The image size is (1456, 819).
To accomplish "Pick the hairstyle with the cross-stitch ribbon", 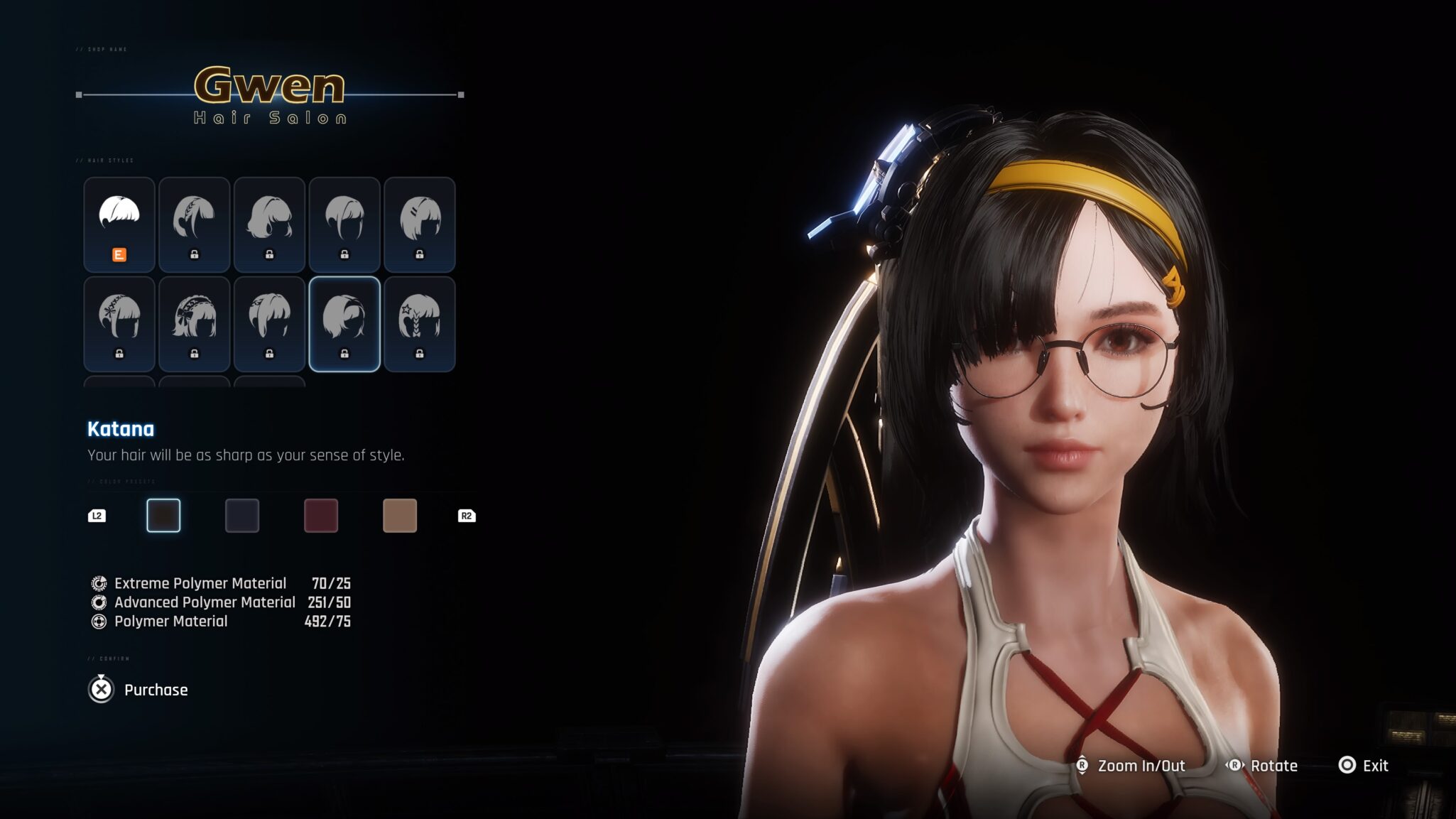I will click(119, 324).
